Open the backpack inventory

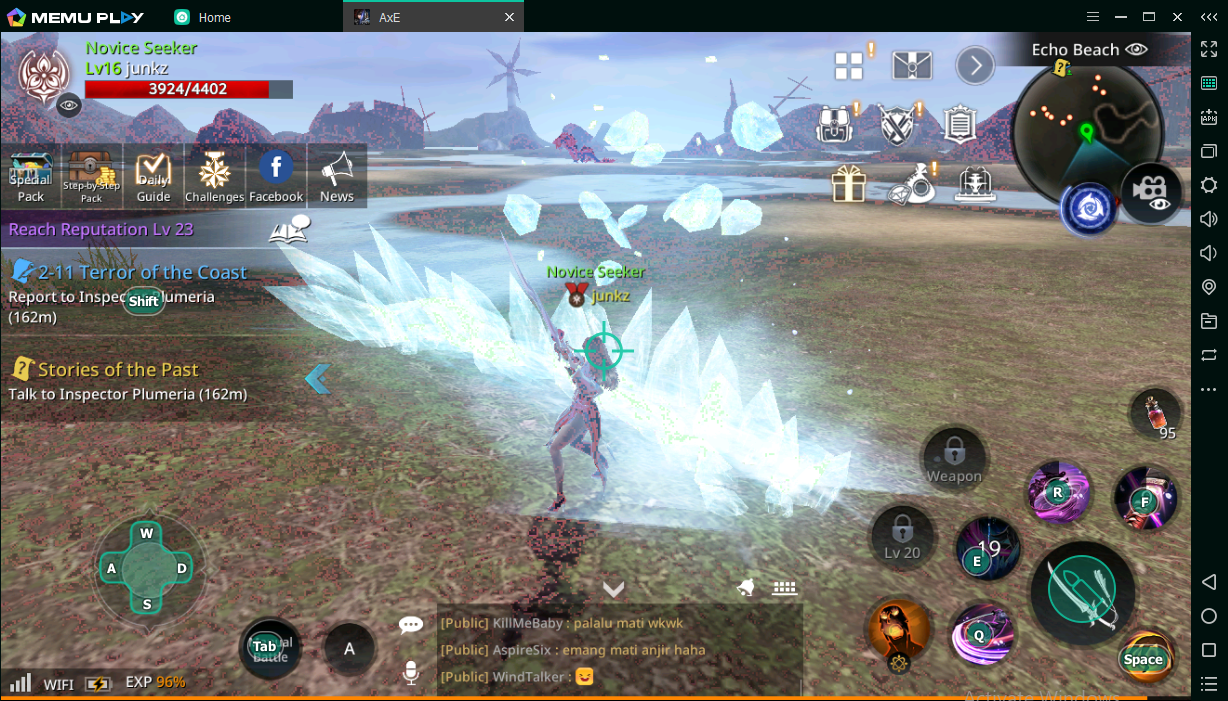pos(833,125)
